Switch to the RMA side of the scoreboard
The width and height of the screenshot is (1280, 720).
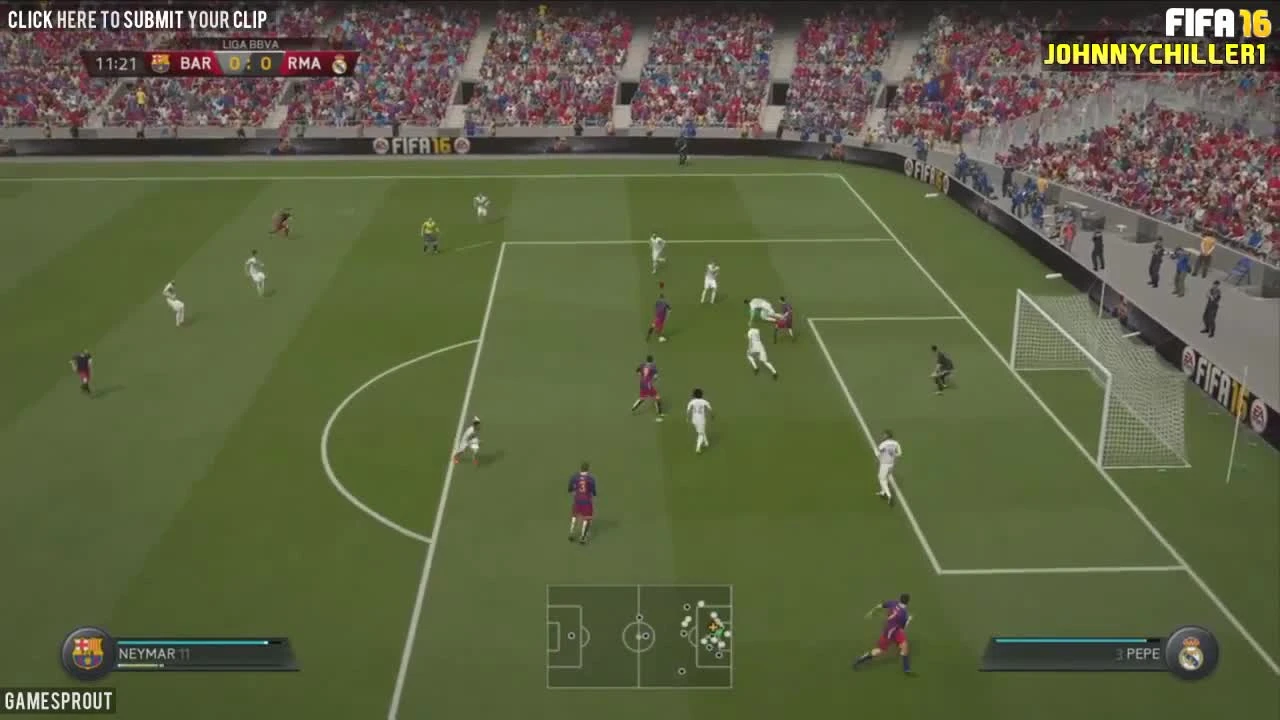[306, 62]
